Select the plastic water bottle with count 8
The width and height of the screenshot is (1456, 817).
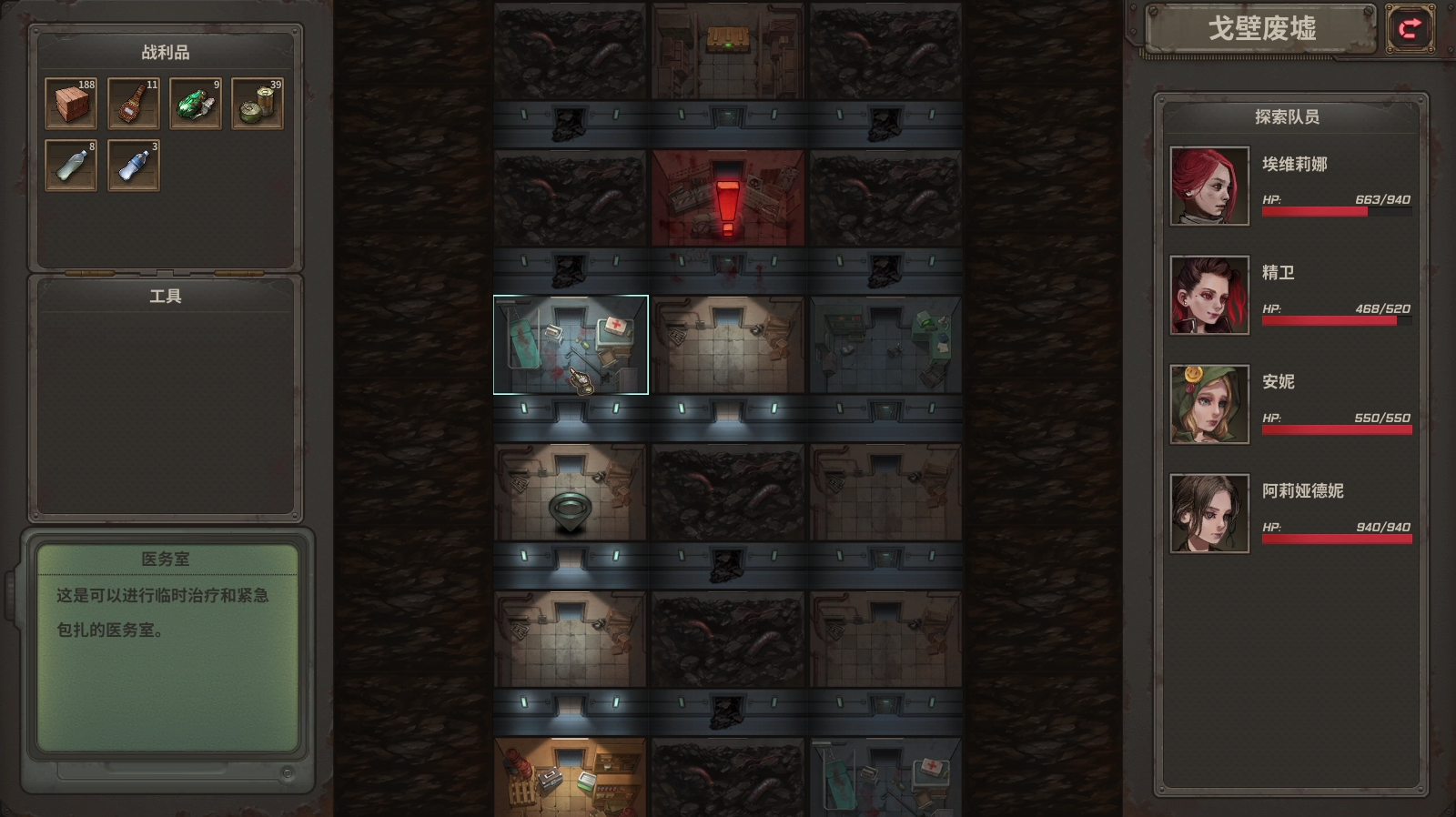pyautogui.click(x=71, y=166)
